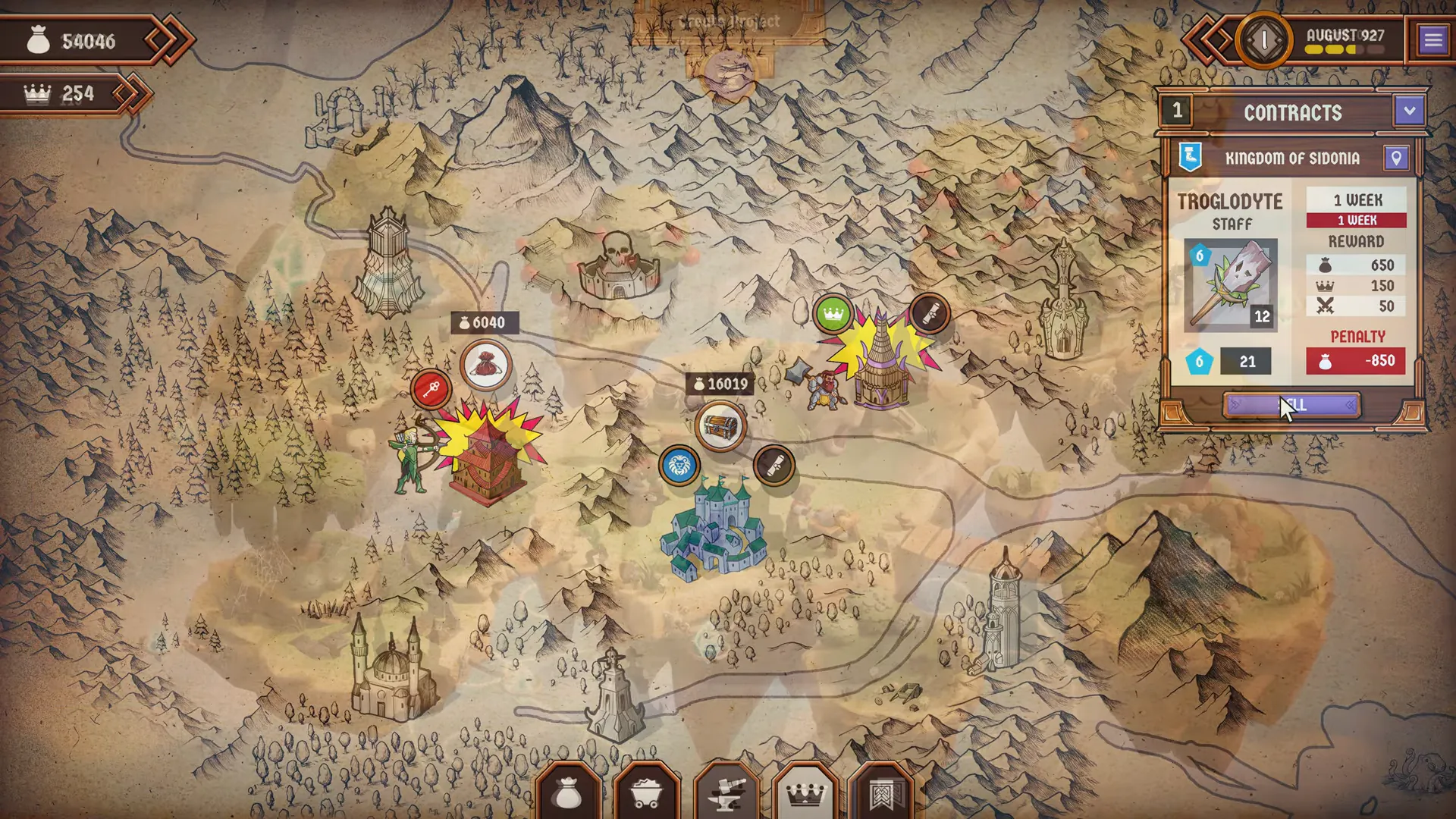
Task: Click the green crown marker by the purple tower
Action: (x=833, y=314)
